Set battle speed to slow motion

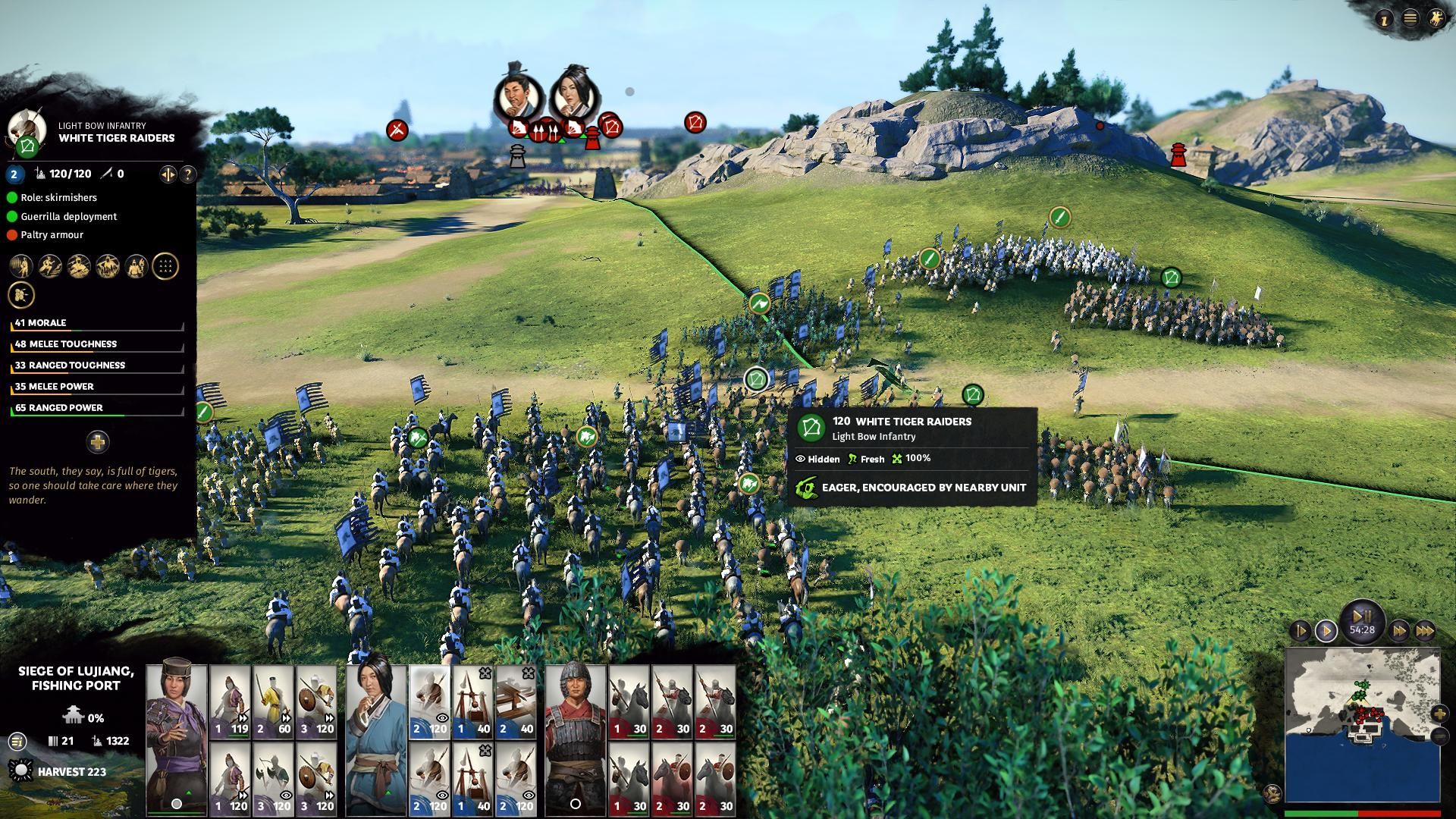coord(1300,630)
